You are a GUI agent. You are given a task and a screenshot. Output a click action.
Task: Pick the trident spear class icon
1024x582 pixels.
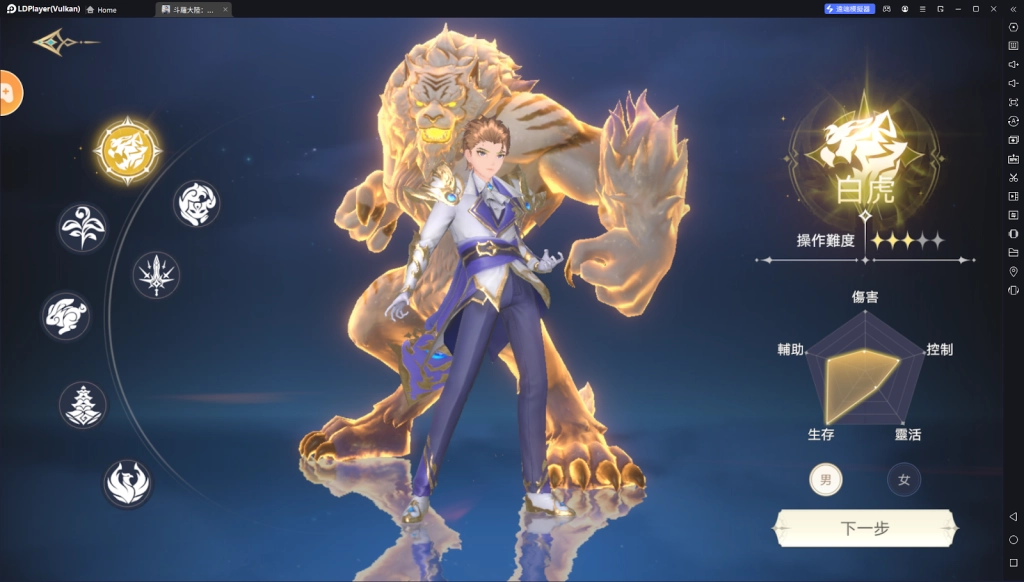click(x=157, y=274)
